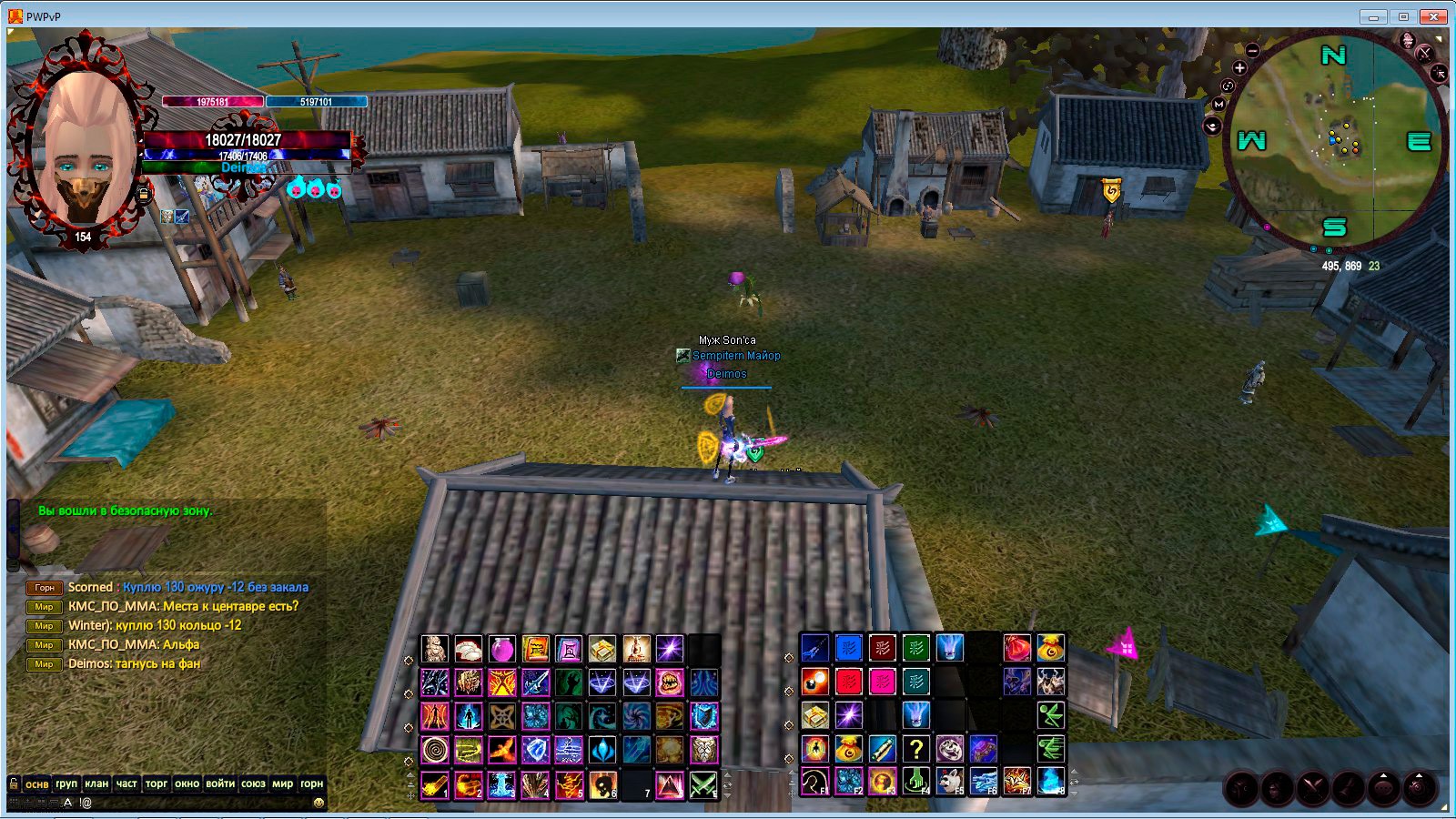
Task: Toggle the crossed swords icon beside the minimap
Action: 1425,53
